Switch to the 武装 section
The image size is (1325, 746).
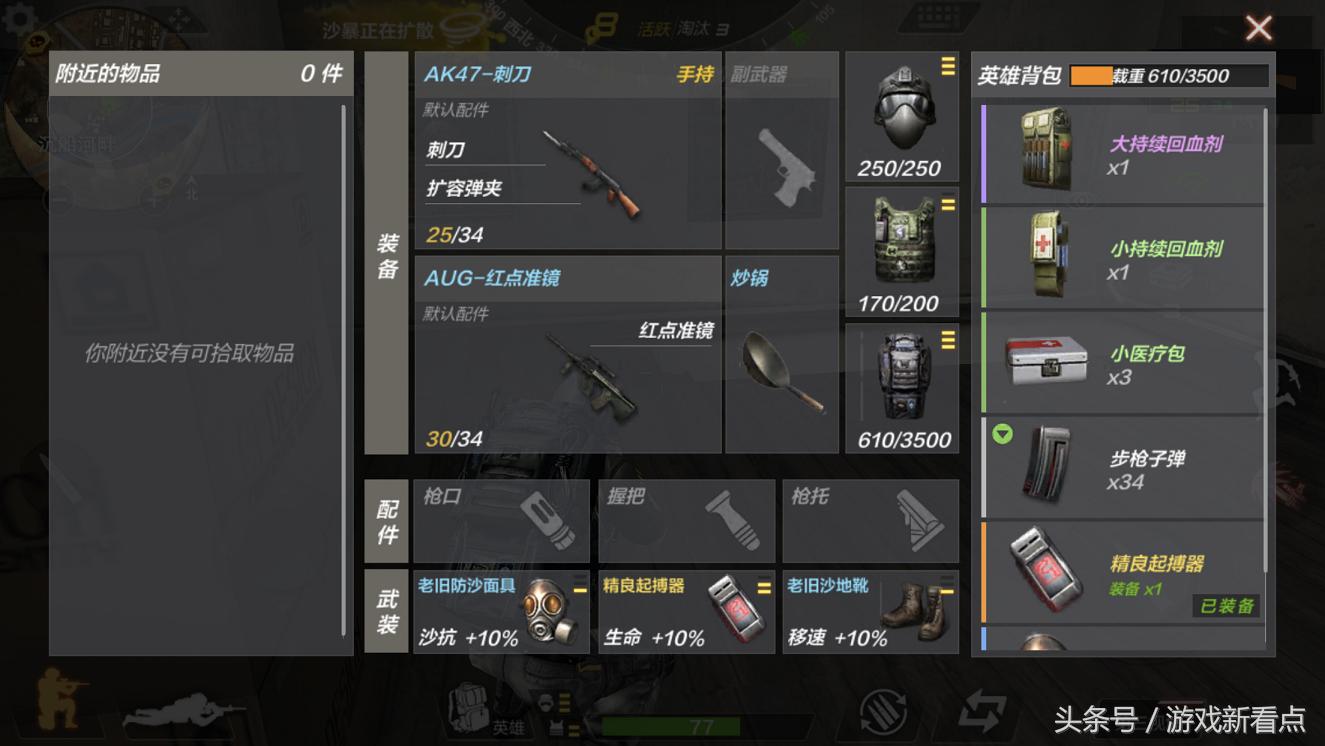coord(387,610)
